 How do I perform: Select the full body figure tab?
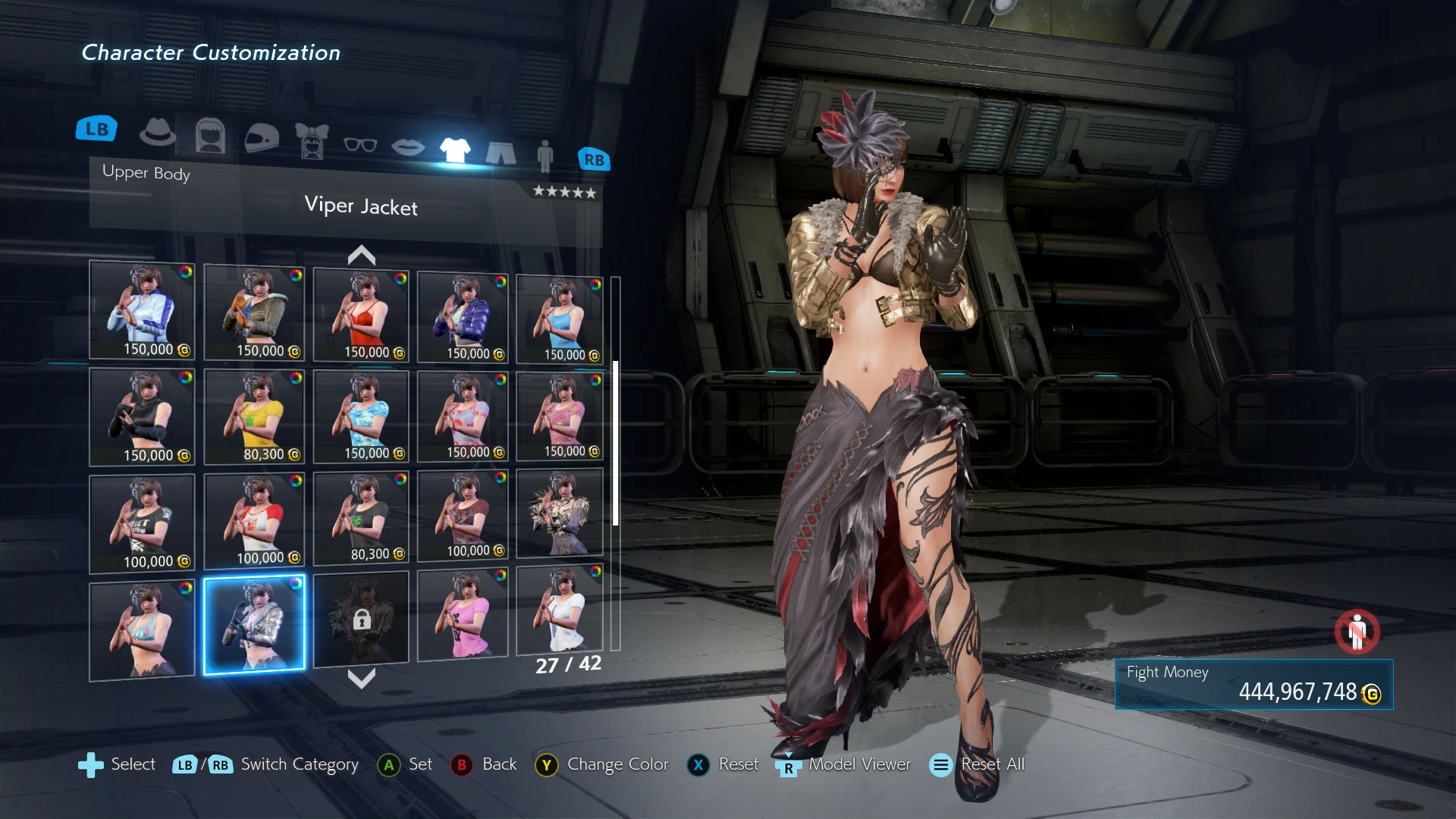544,156
